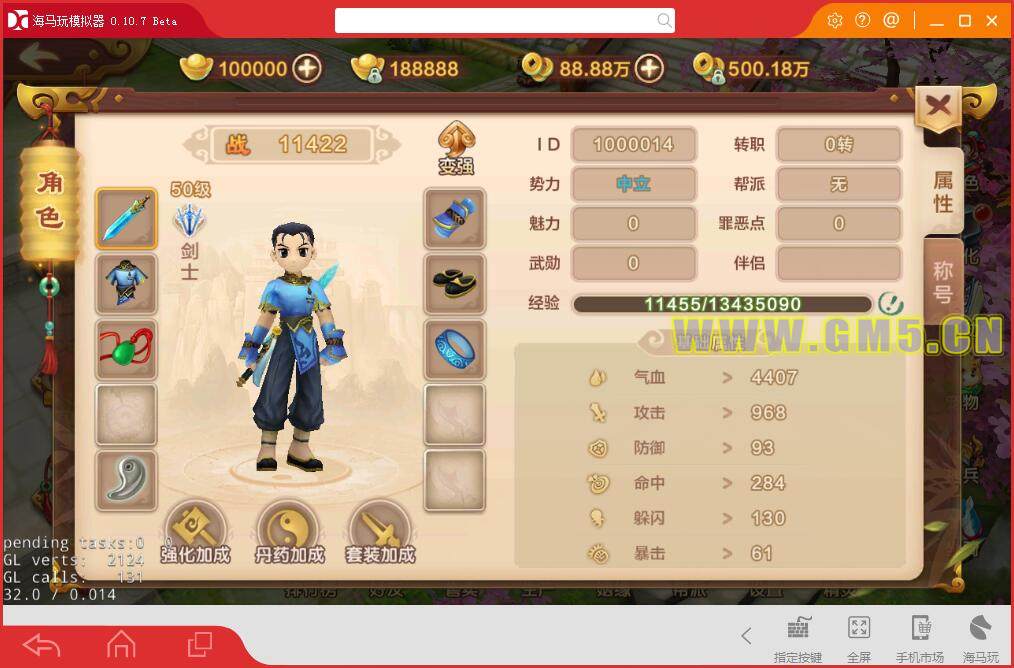Add gold ingots with the plus button

(x=307, y=68)
